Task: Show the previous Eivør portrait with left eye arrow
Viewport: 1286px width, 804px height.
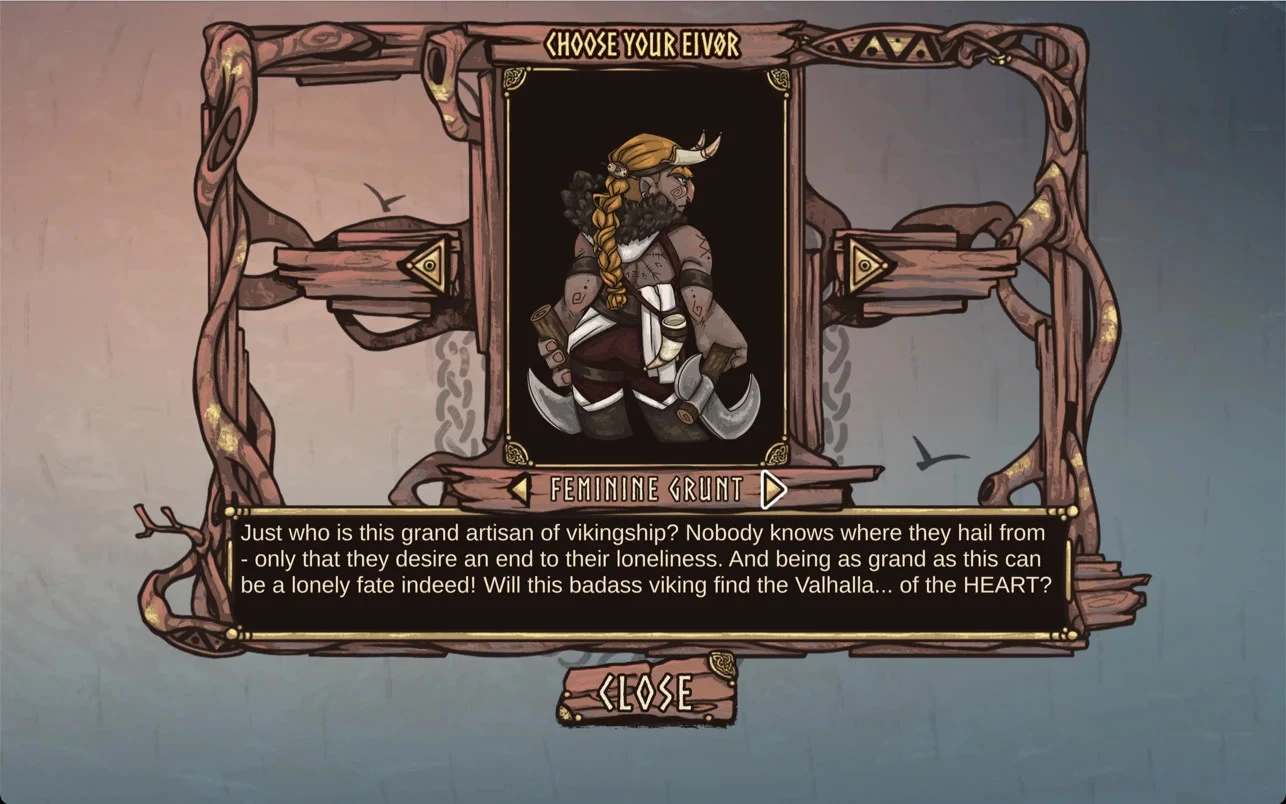Action: click(426, 265)
